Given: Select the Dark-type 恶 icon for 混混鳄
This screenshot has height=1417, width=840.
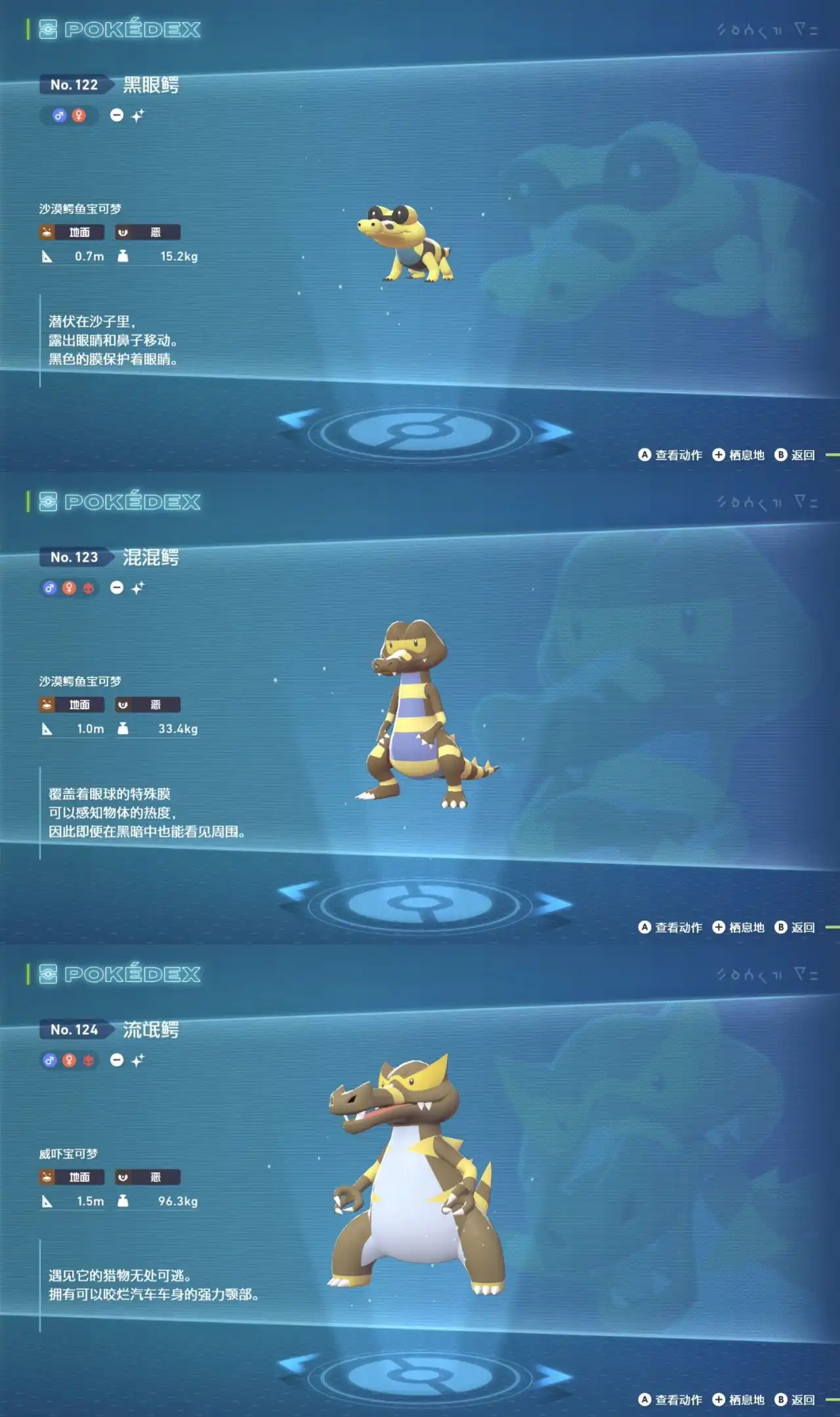Looking at the screenshot, I should tap(148, 704).
